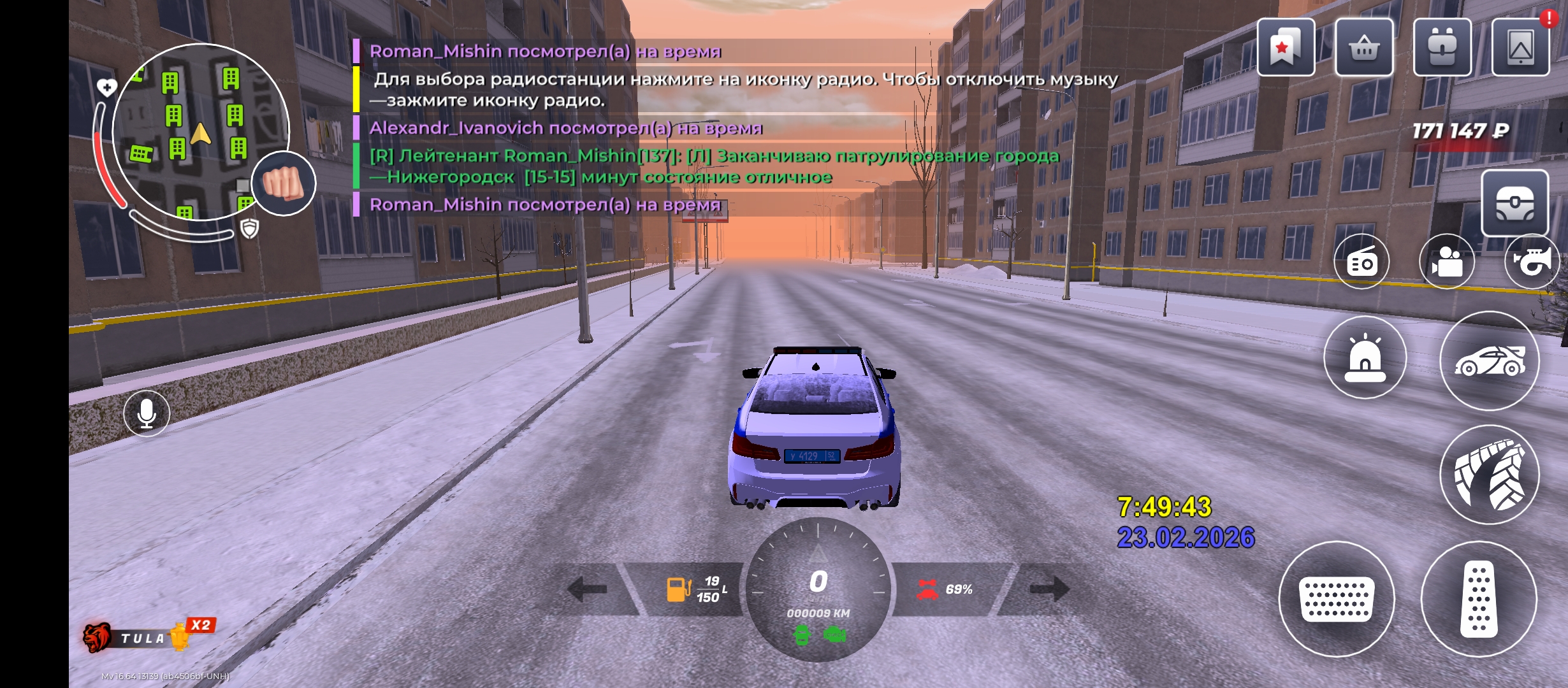Toggle the microphone voice chat
This screenshot has height=688, width=1568.
click(x=147, y=413)
